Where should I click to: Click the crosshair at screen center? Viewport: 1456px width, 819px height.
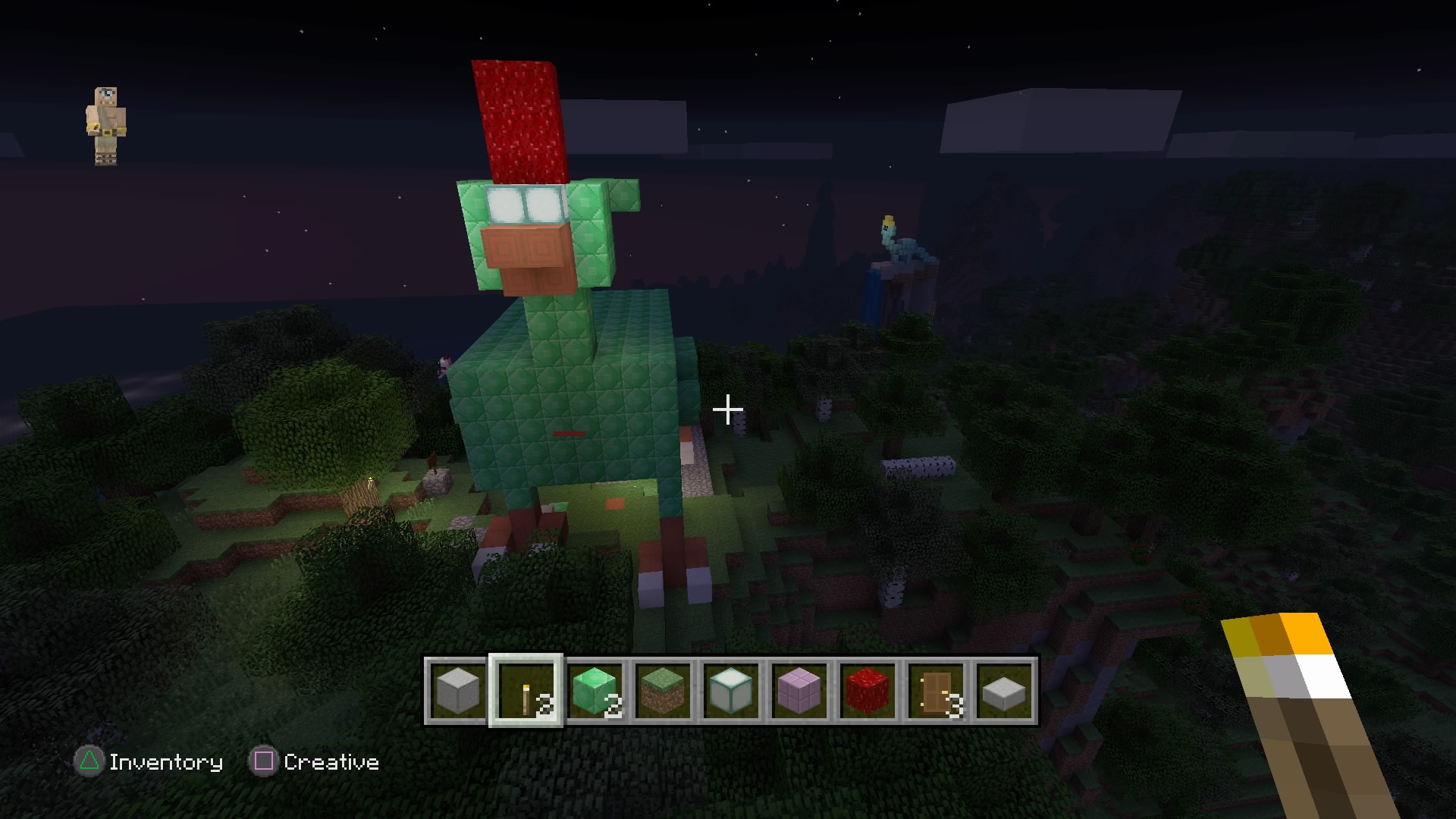(728, 409)
